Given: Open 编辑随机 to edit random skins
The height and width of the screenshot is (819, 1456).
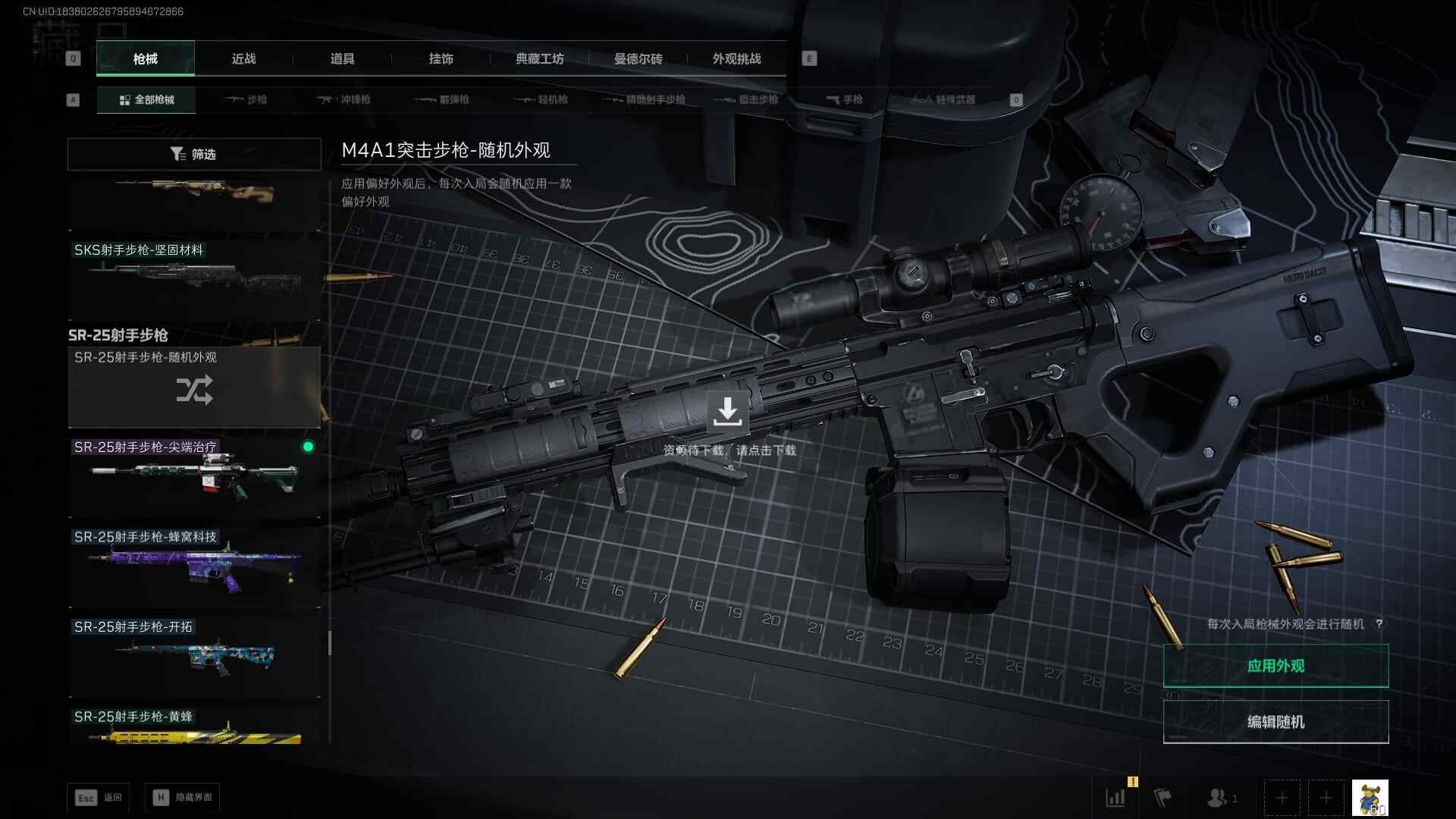Looking at the screenshot, I should 1276,722.
